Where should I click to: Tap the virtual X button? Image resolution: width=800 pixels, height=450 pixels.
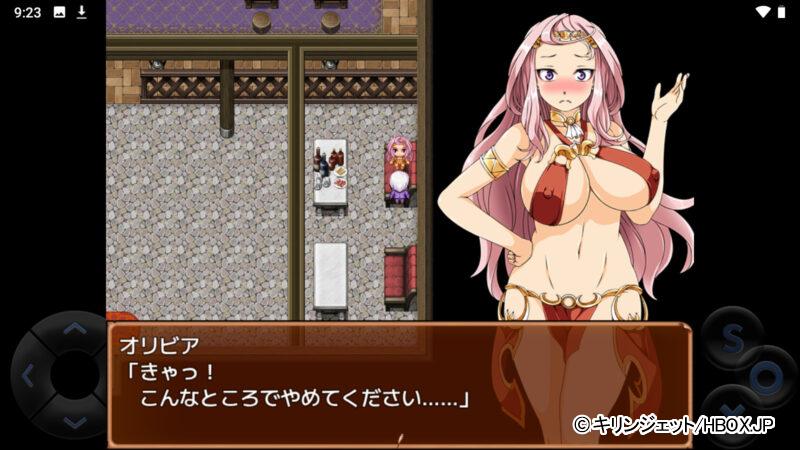point(729,412)
